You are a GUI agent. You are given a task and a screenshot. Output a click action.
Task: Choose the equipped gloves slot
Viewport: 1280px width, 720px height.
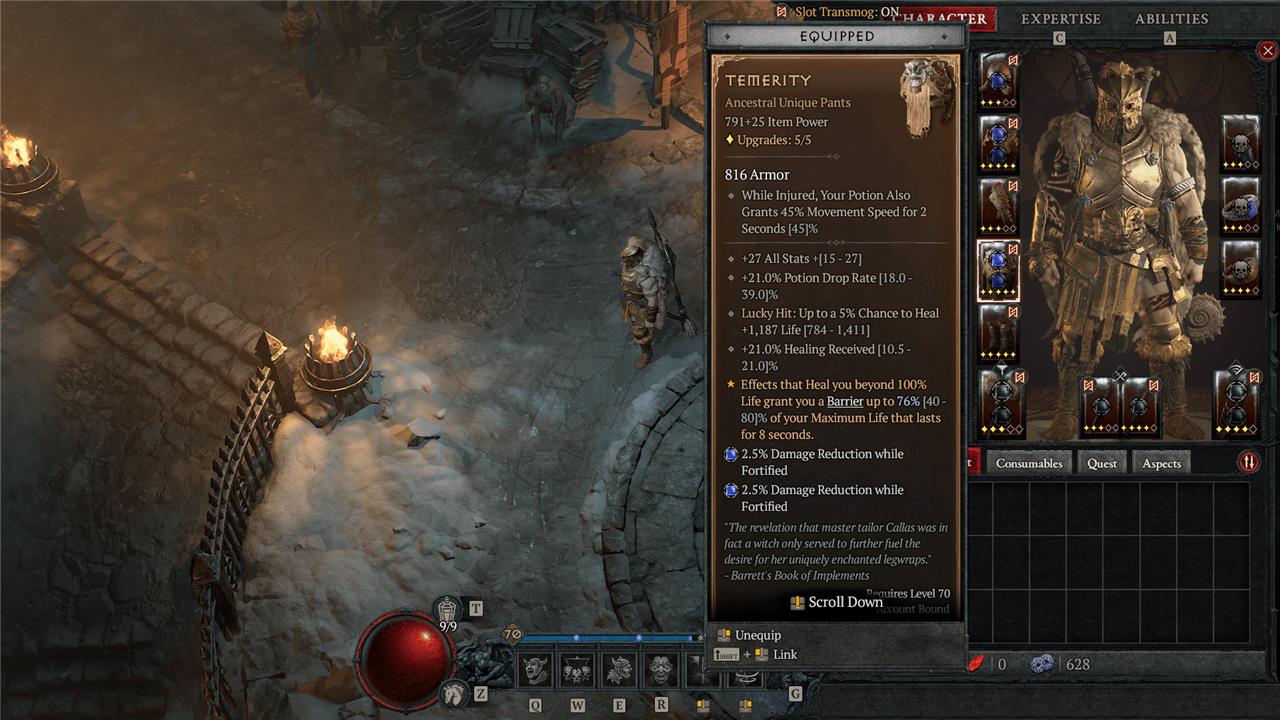click(998, 207)
